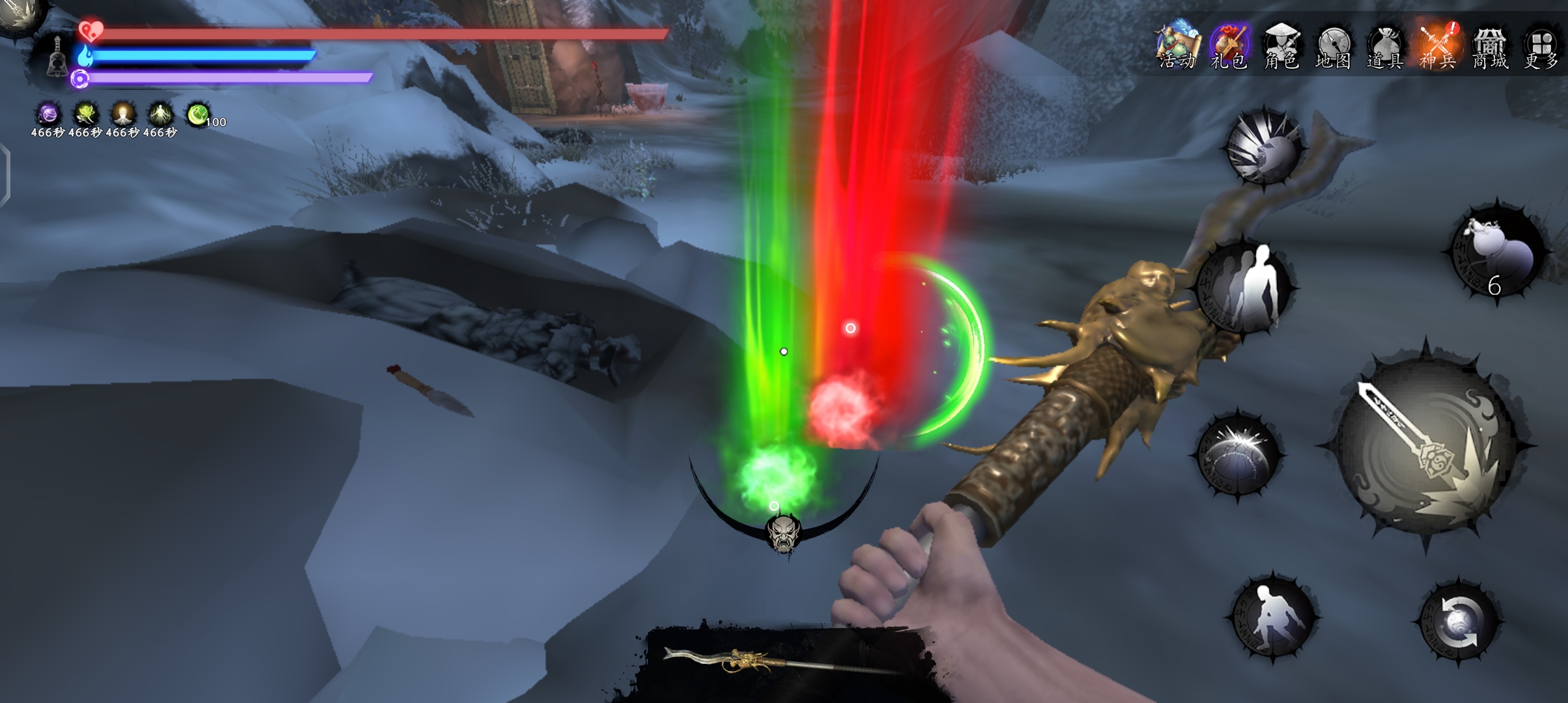Tap the bell icon beside the bars
Screen dimensions: 1568x703
tap(57, 57)
